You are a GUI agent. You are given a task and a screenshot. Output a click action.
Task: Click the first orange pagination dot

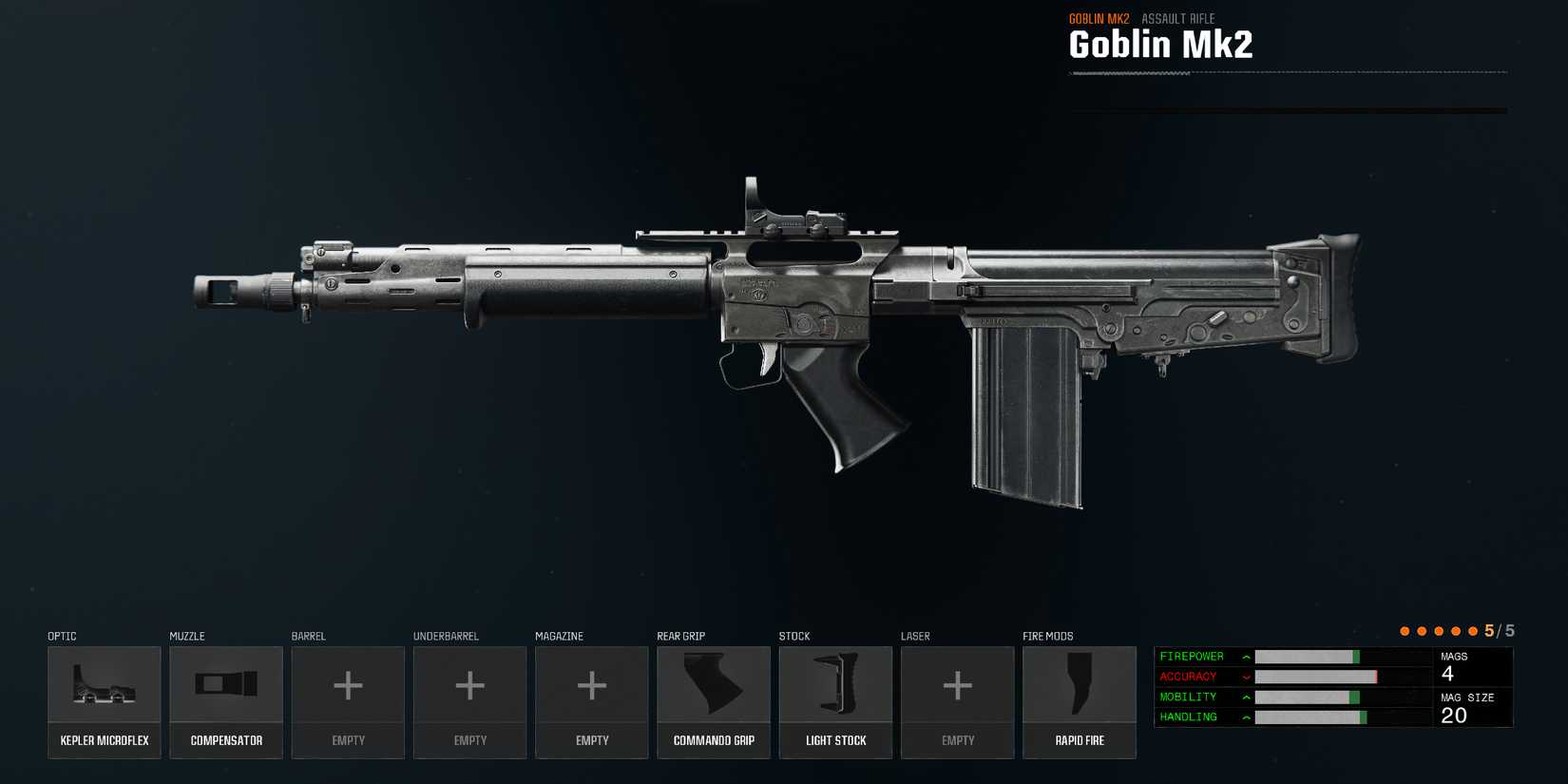pos(1405,630)
